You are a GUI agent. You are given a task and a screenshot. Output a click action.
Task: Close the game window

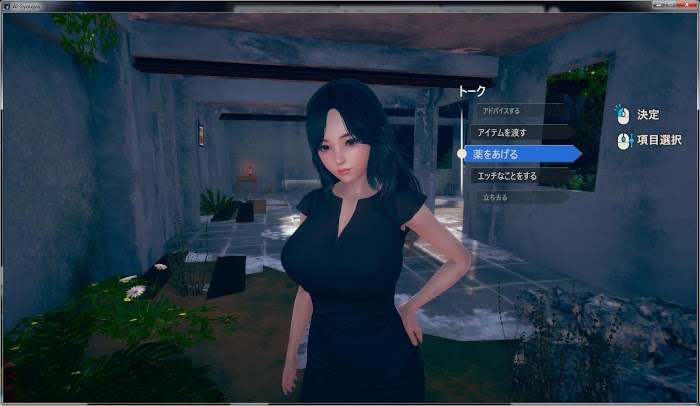(687, 5)
